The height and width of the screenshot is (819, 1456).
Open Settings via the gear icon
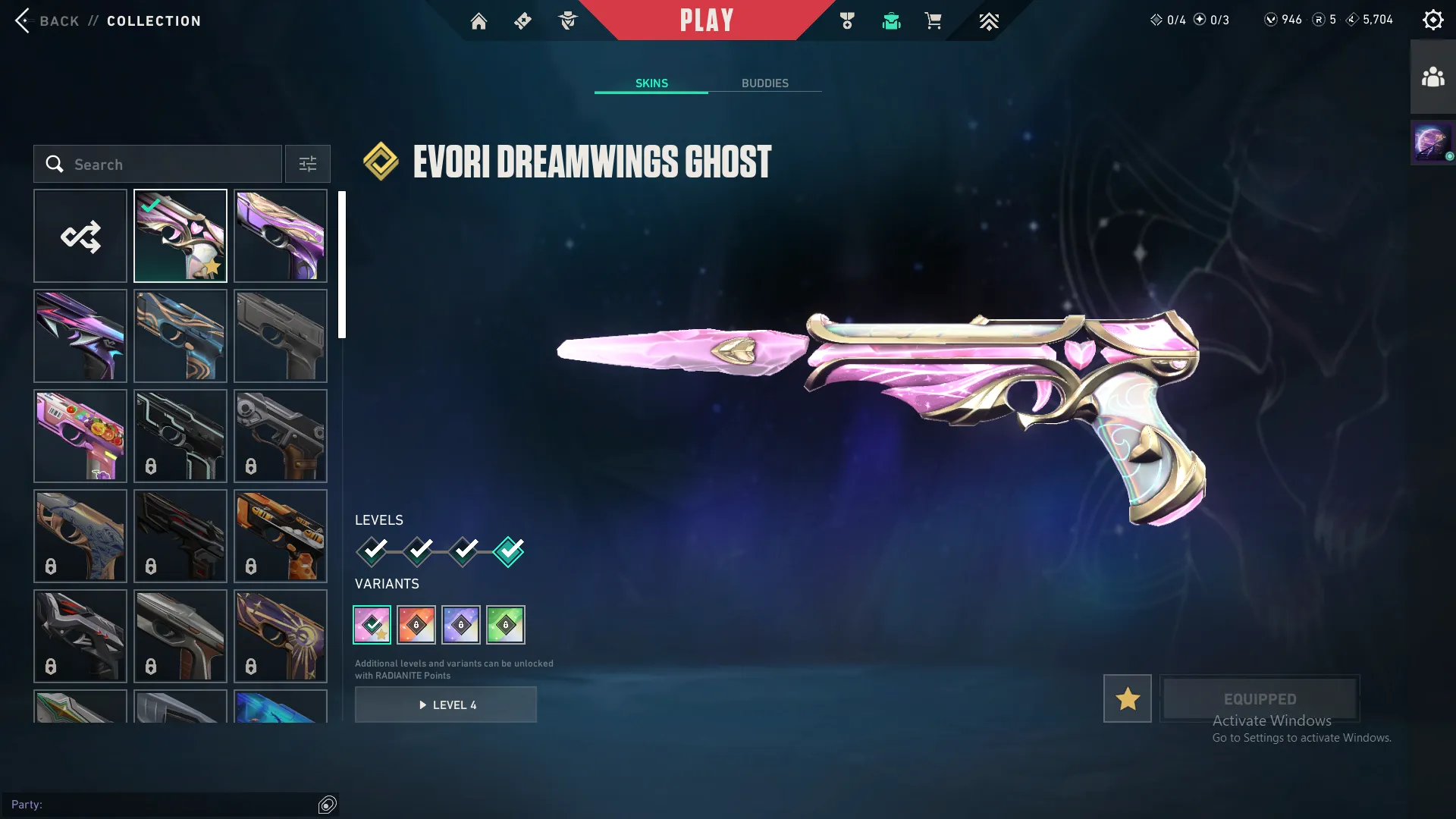pos(1433,19)
